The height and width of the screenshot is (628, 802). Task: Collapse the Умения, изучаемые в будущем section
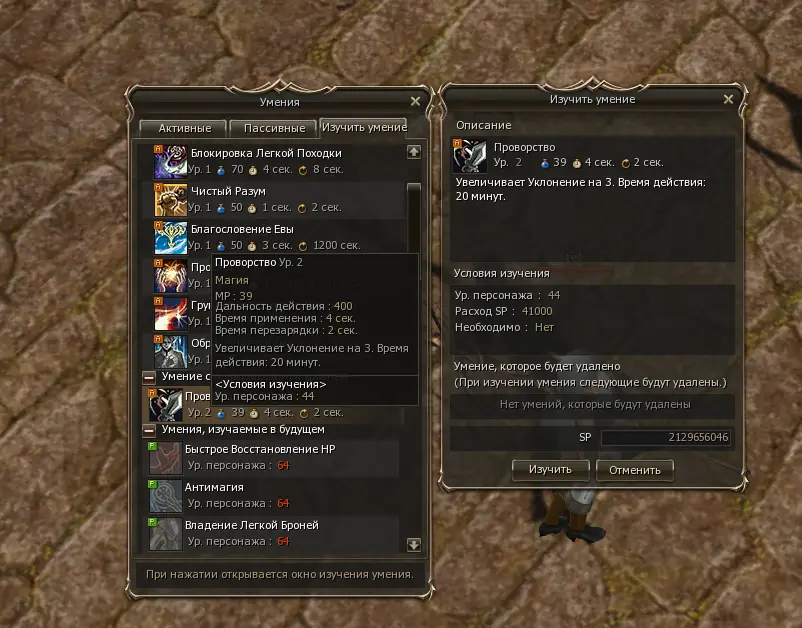149,429
